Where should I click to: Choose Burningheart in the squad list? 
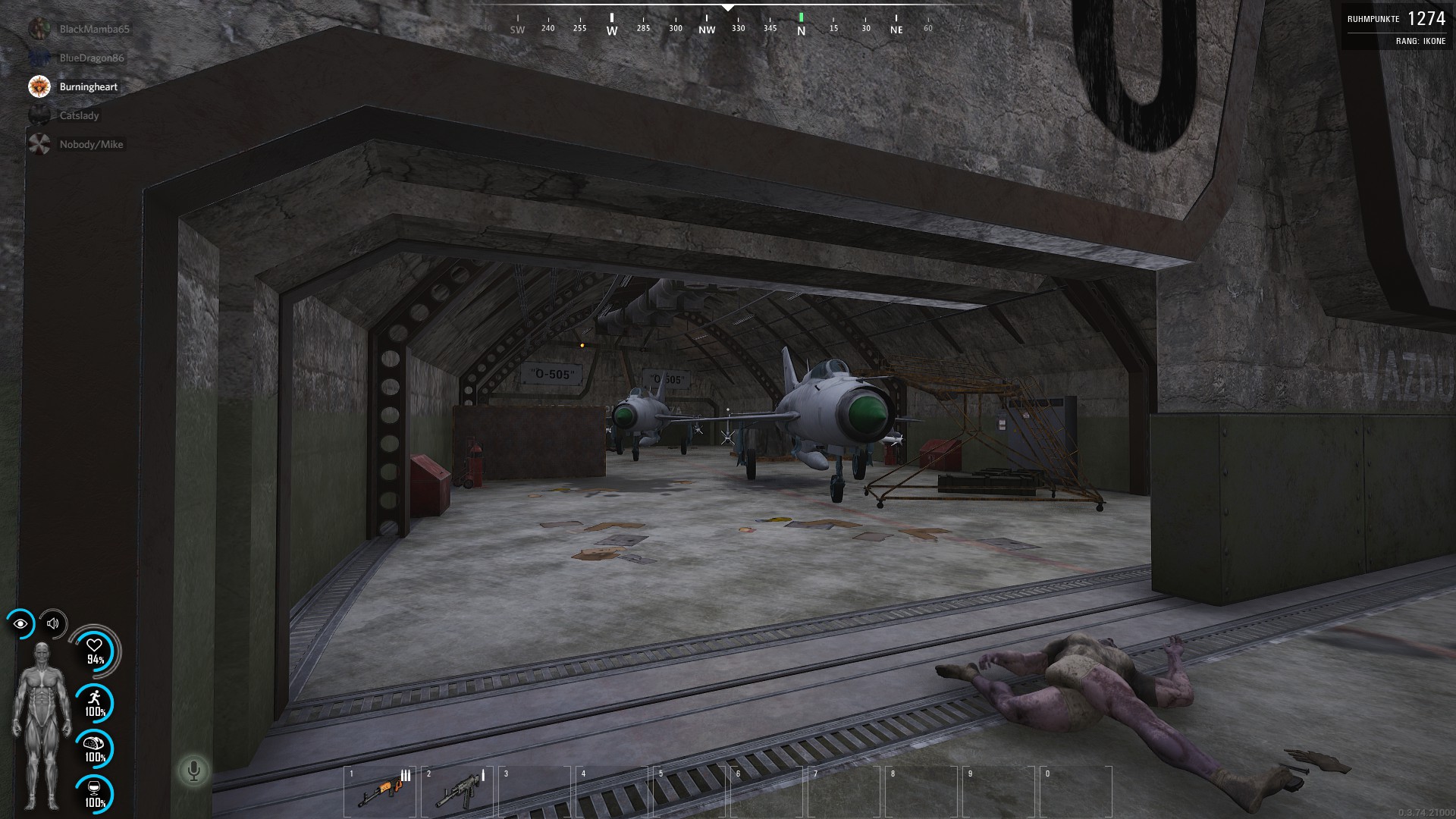click(88, 86)
